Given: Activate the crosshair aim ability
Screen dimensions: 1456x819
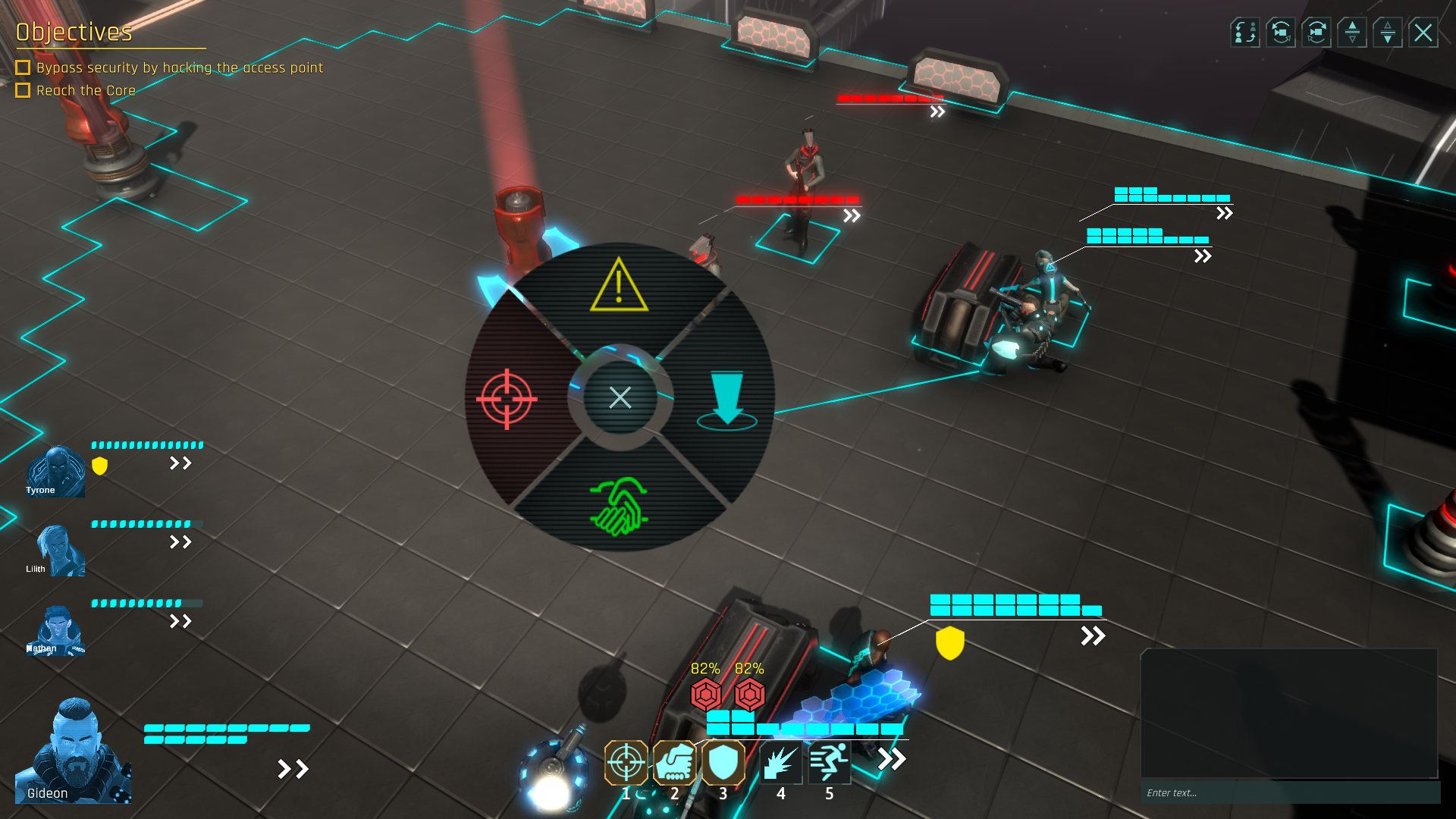Looking at the screenshot, I should [626, 762].
